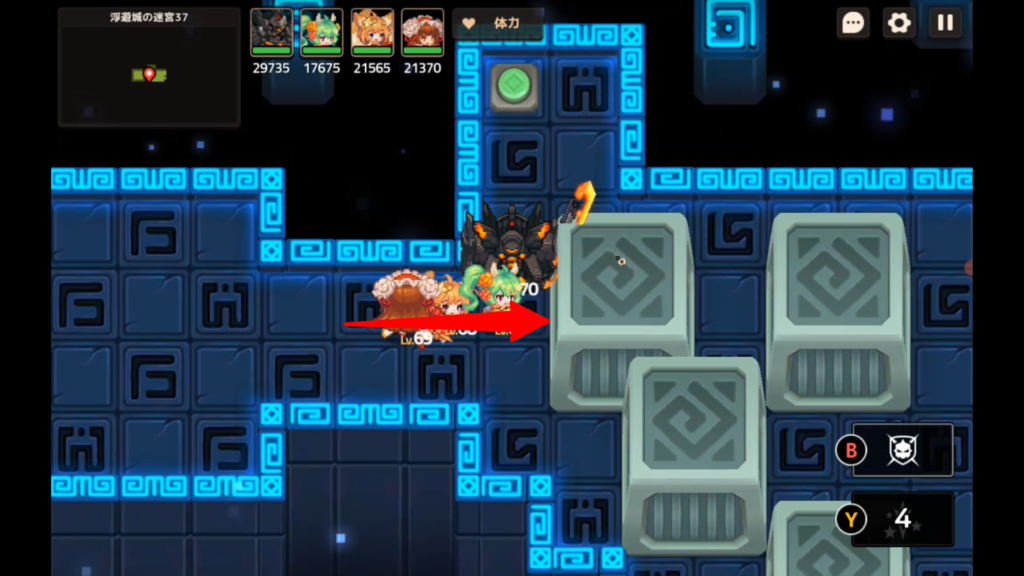
Task: Choose the orange fox-eared hero portrait
Action: [x=371, y=33]
